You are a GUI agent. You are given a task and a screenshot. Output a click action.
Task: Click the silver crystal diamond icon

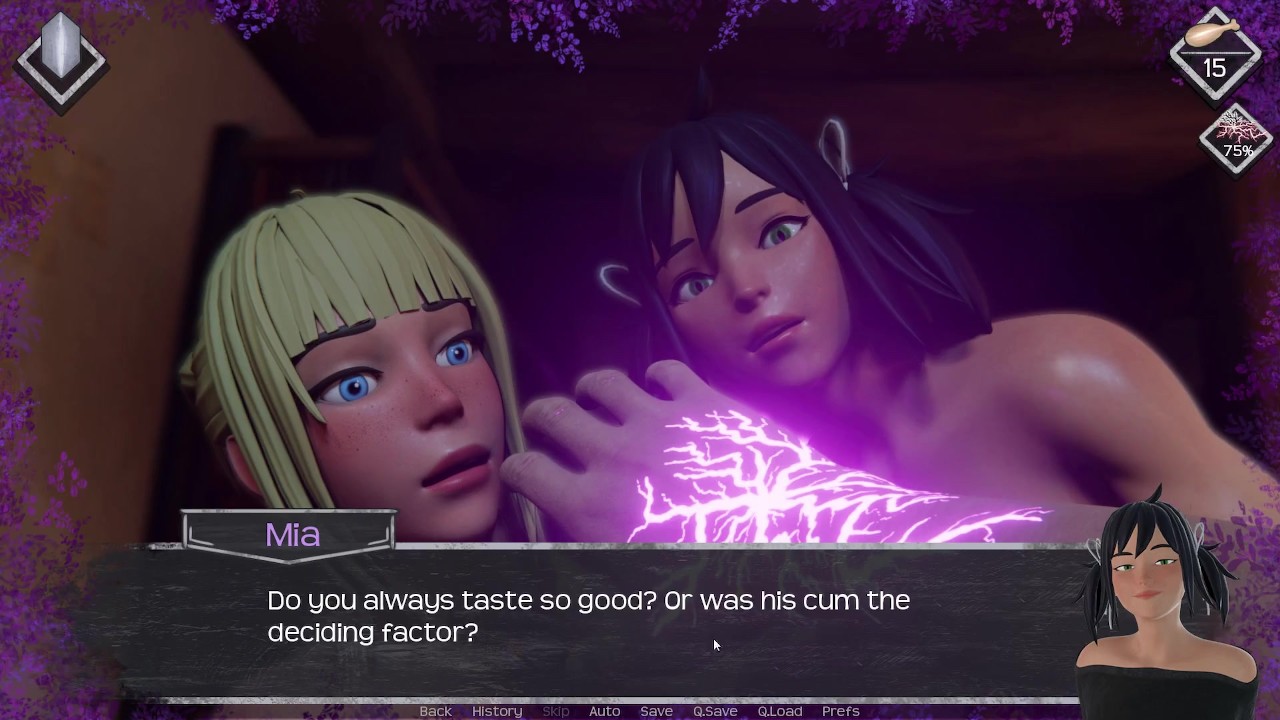click(x=61, y=58)
